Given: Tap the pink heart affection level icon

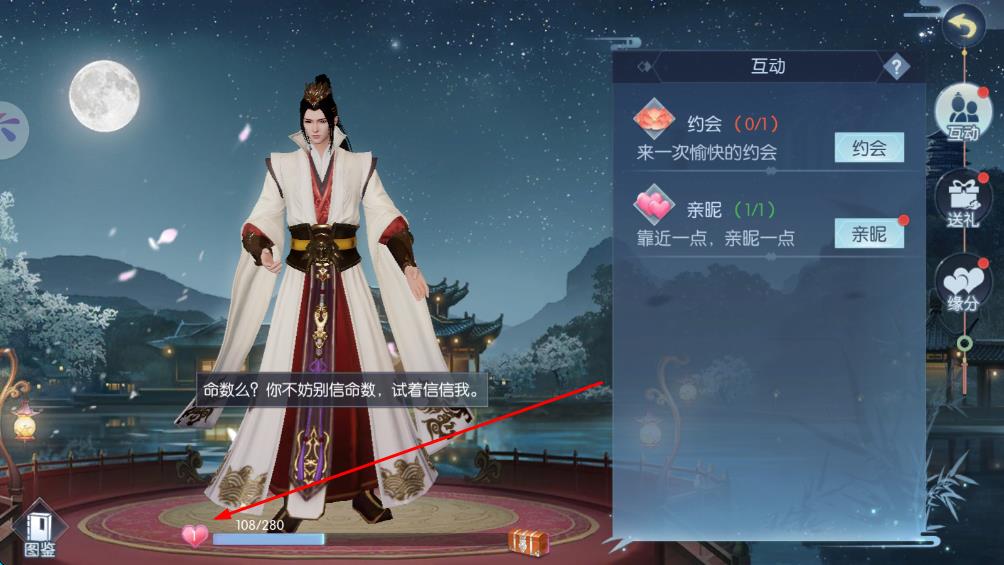Looking at the screenshot, I should pyautogui.click(x=195, y=536).
